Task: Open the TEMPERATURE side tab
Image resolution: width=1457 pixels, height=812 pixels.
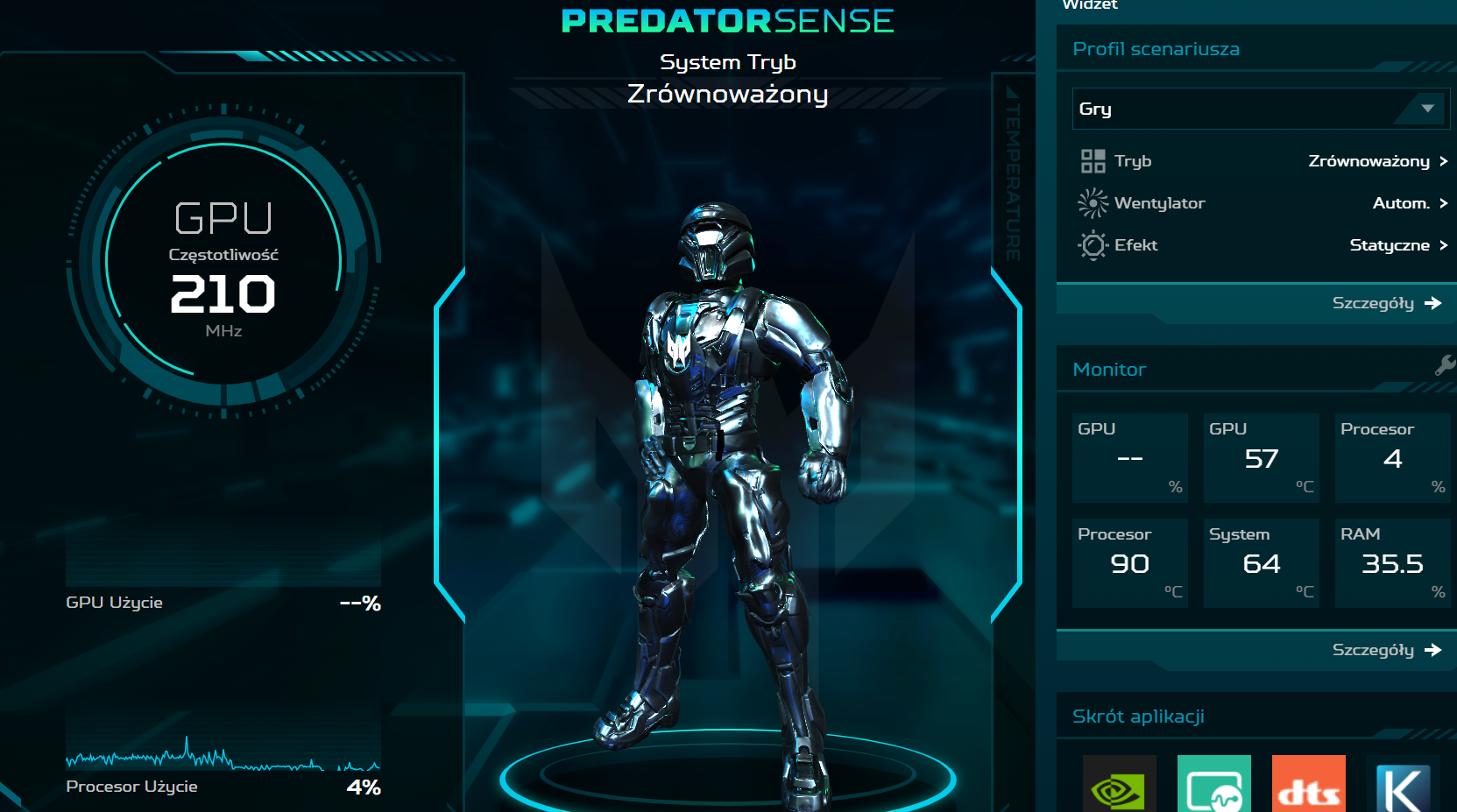Action: click(x=1012, y=175)
